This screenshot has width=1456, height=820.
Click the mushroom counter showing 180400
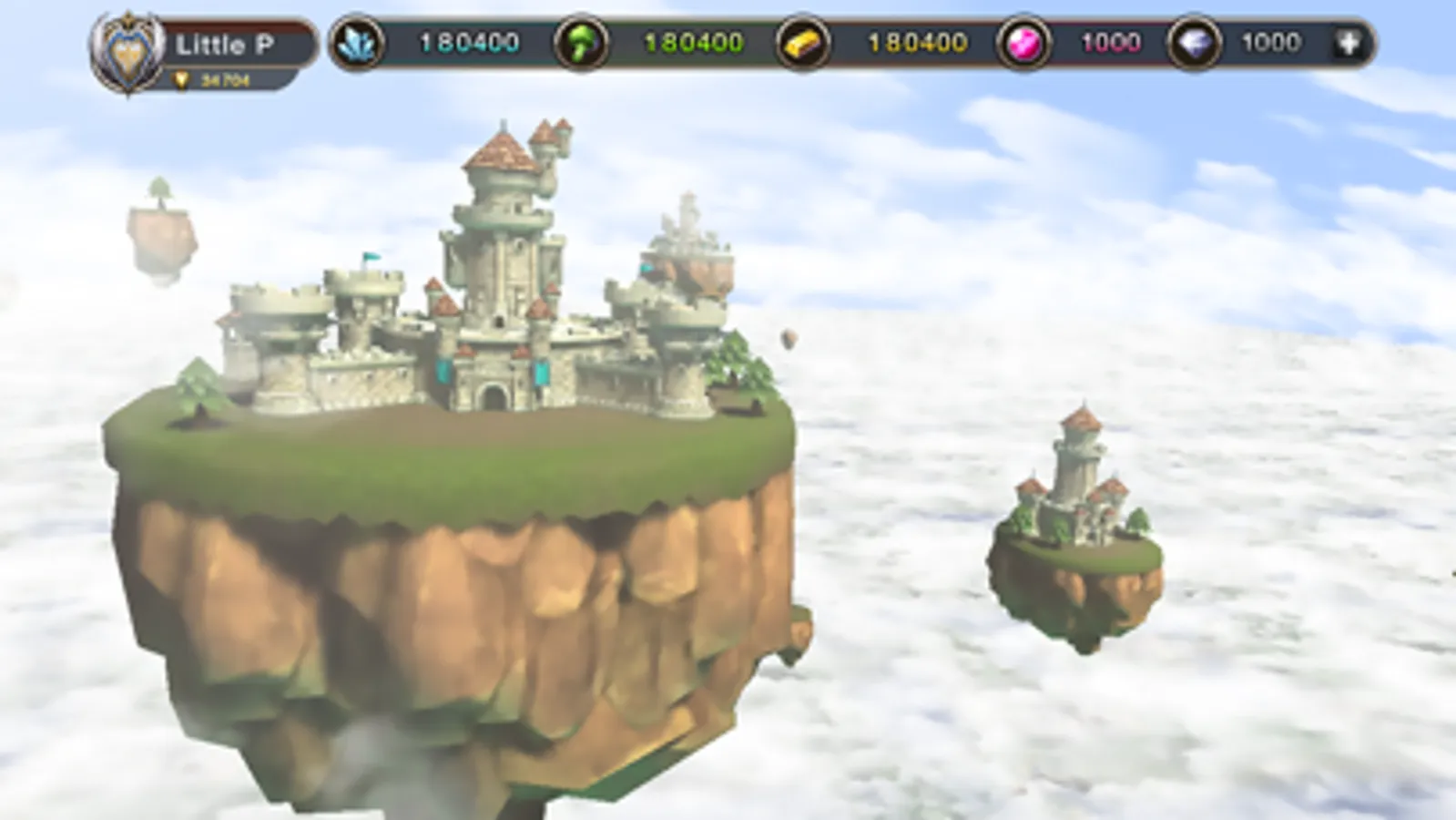(x=692, y=42)
